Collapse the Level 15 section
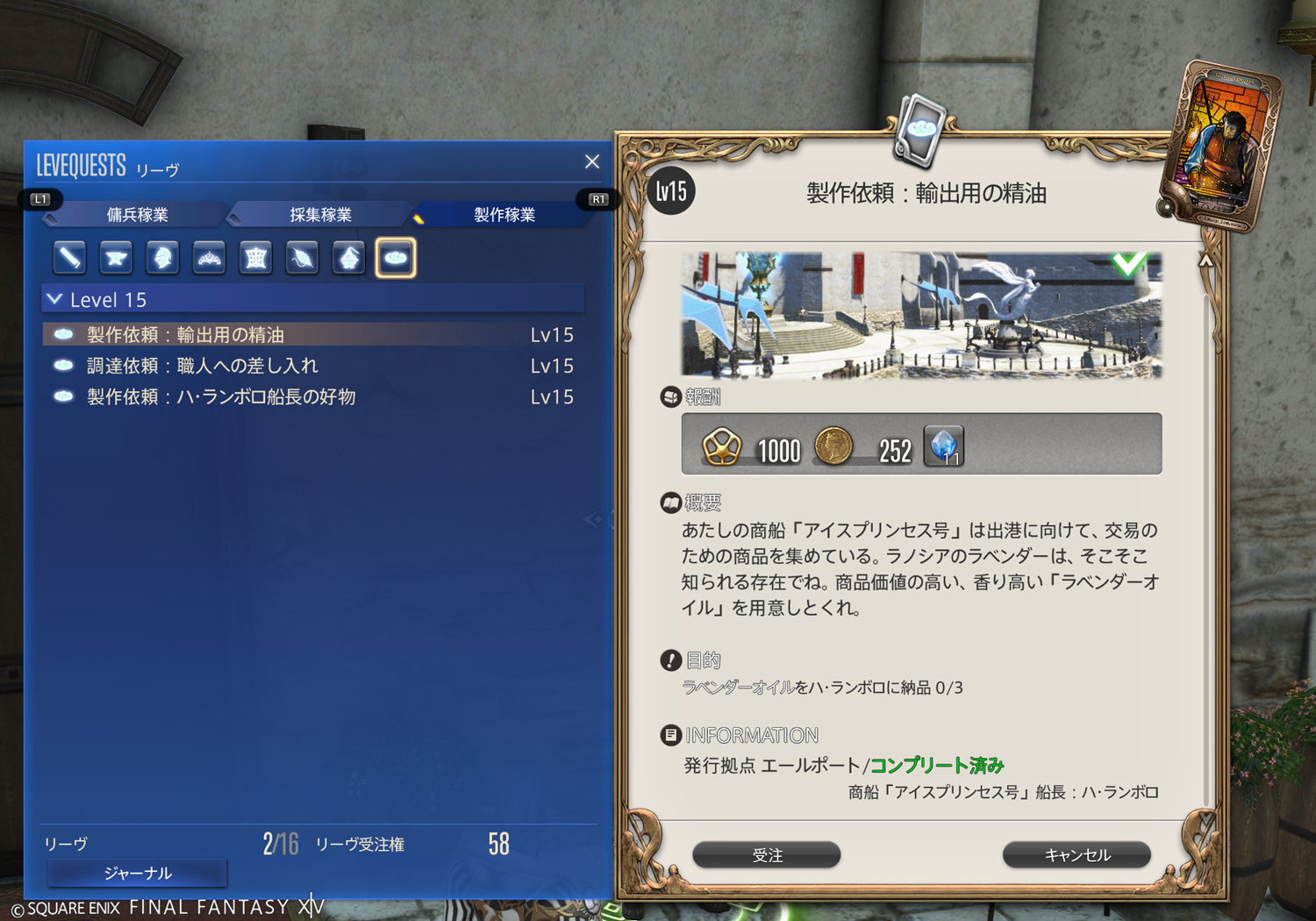Viewport: 1316px width, 921px height. tap(54, 300)
